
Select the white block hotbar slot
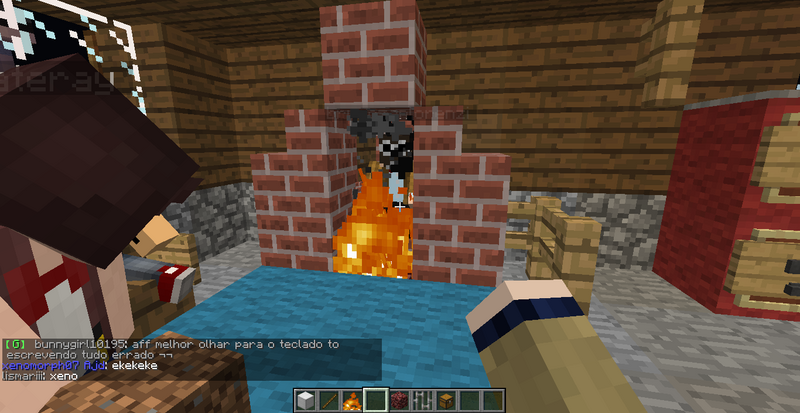click(x=306, y=401)
